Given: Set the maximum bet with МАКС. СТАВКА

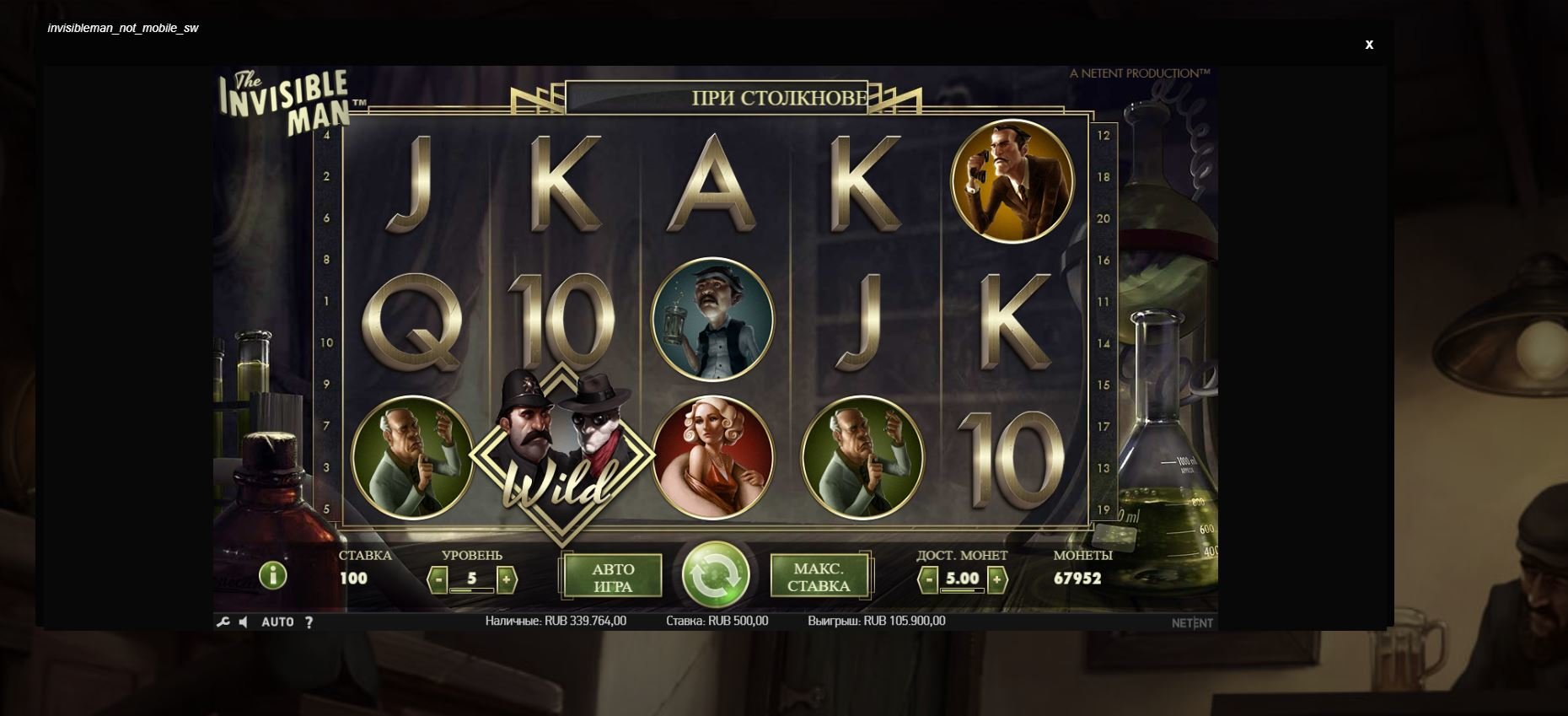Looking at the screenshot, I should [x=819, y=577].
